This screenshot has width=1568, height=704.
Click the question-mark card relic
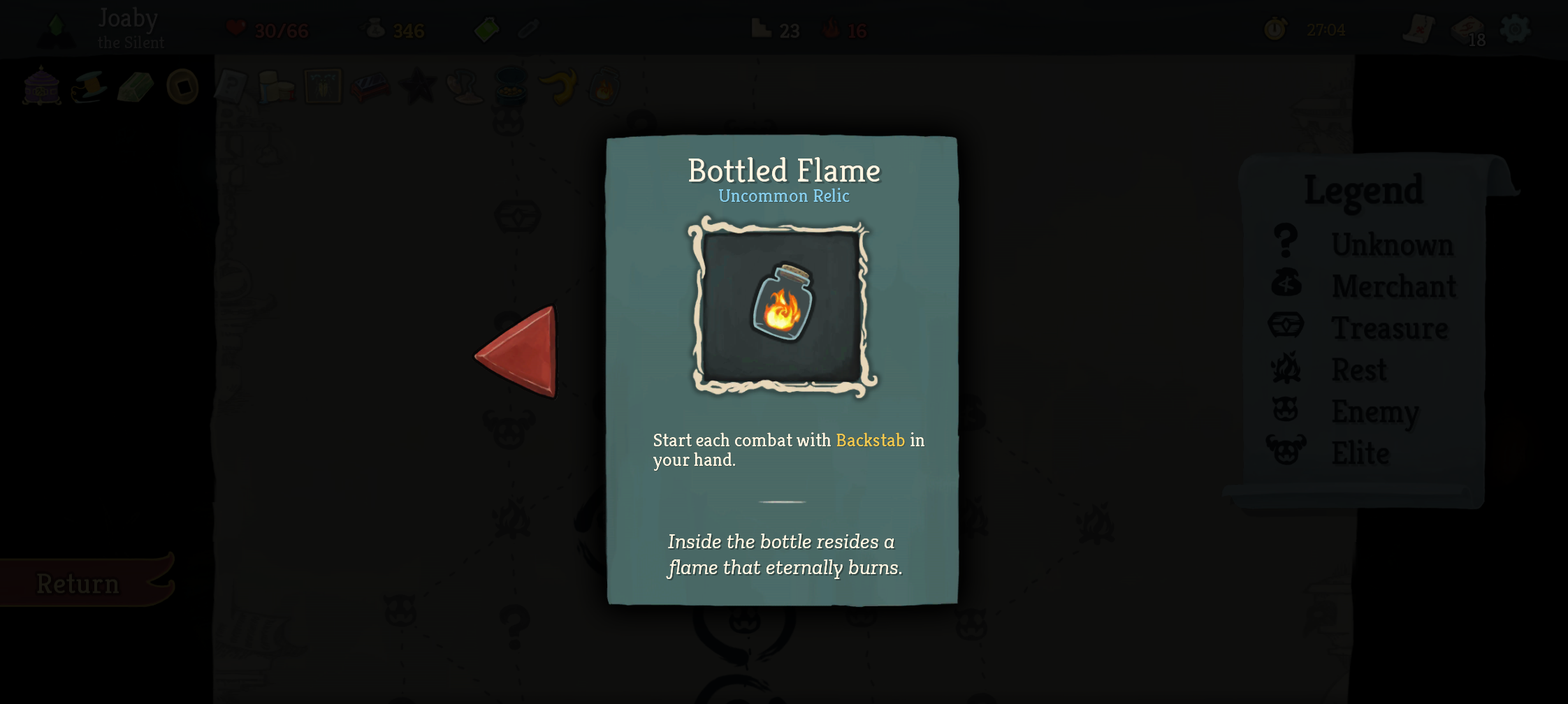pos(229,85)
